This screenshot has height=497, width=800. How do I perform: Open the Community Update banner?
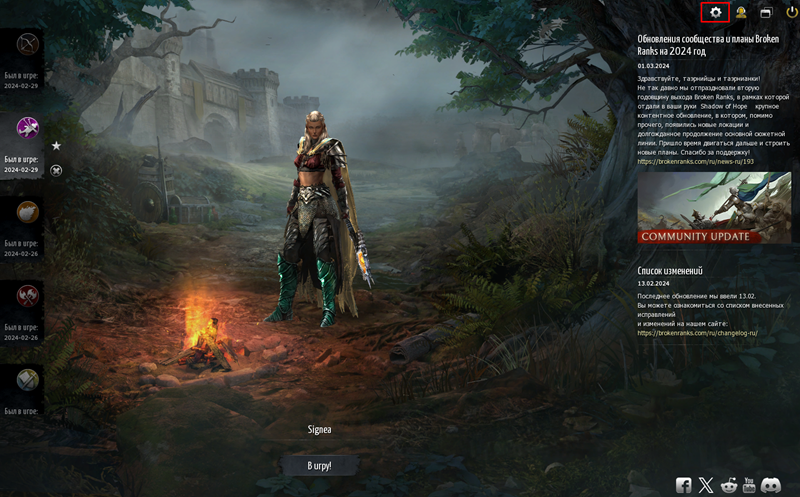click(713, 208)
